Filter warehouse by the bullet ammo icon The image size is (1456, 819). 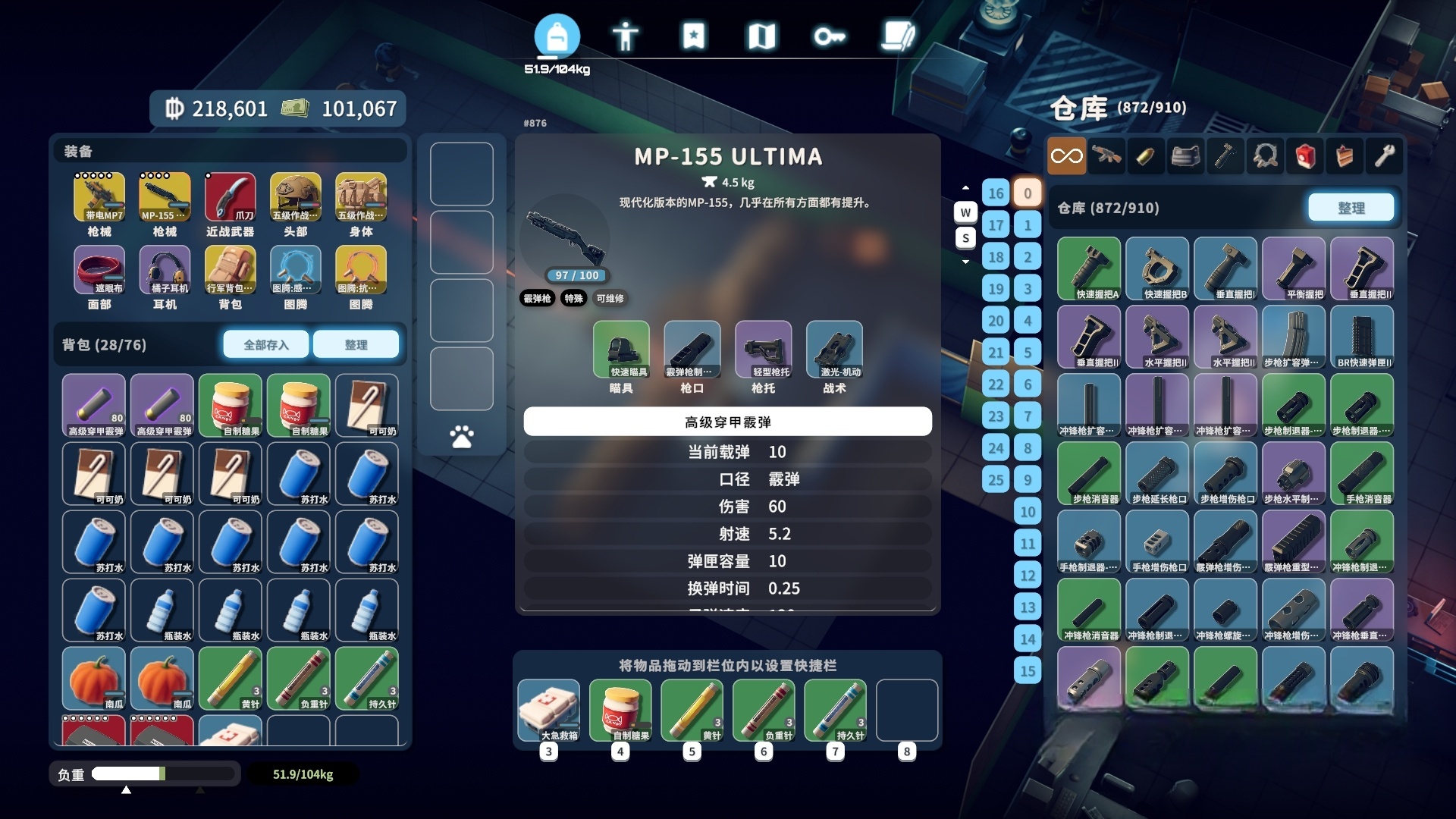pyautogui.click(x=1146, y=156)
